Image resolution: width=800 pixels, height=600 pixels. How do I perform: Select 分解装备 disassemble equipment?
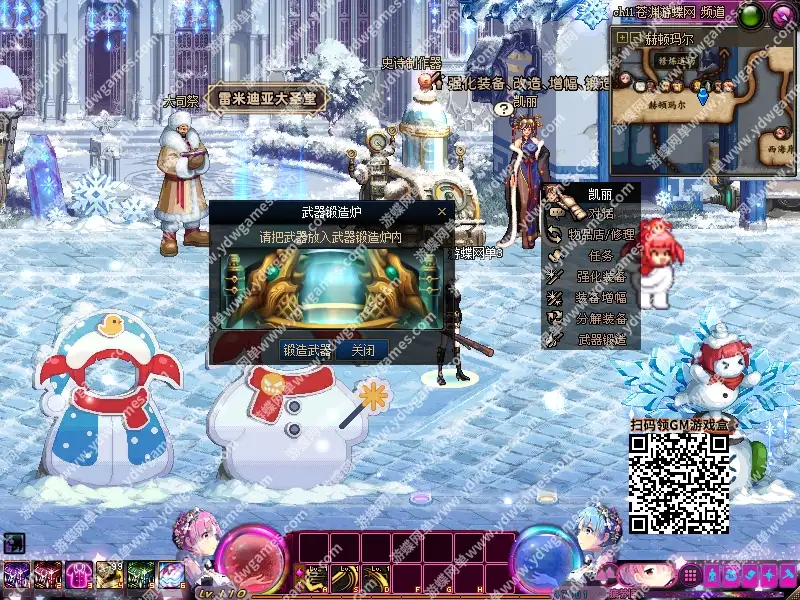pos(600,319)
